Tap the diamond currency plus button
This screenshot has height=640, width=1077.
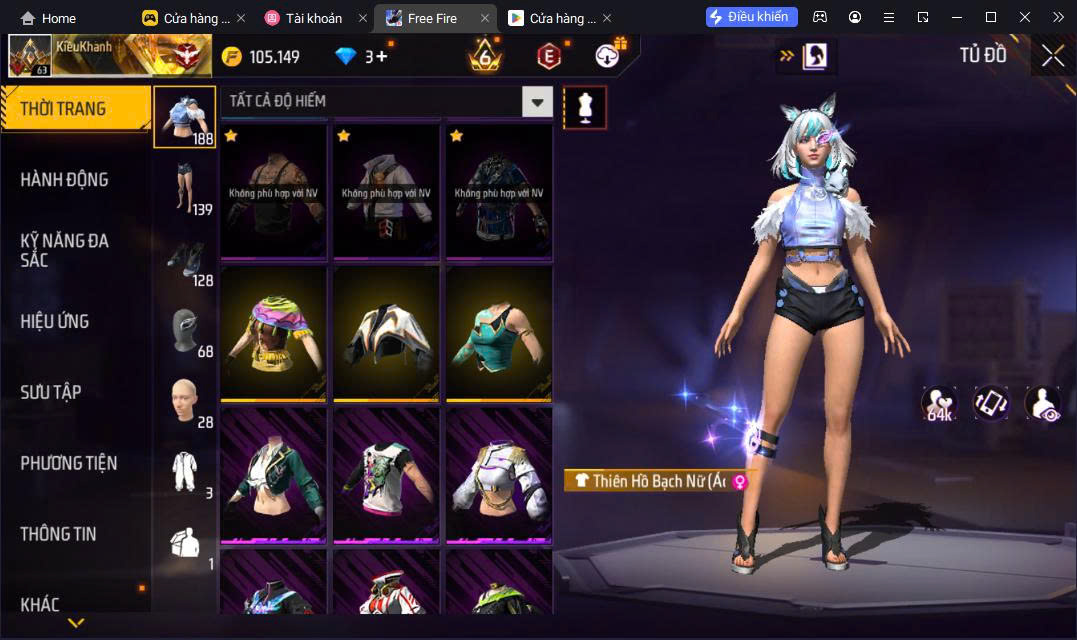coord(381,57)
